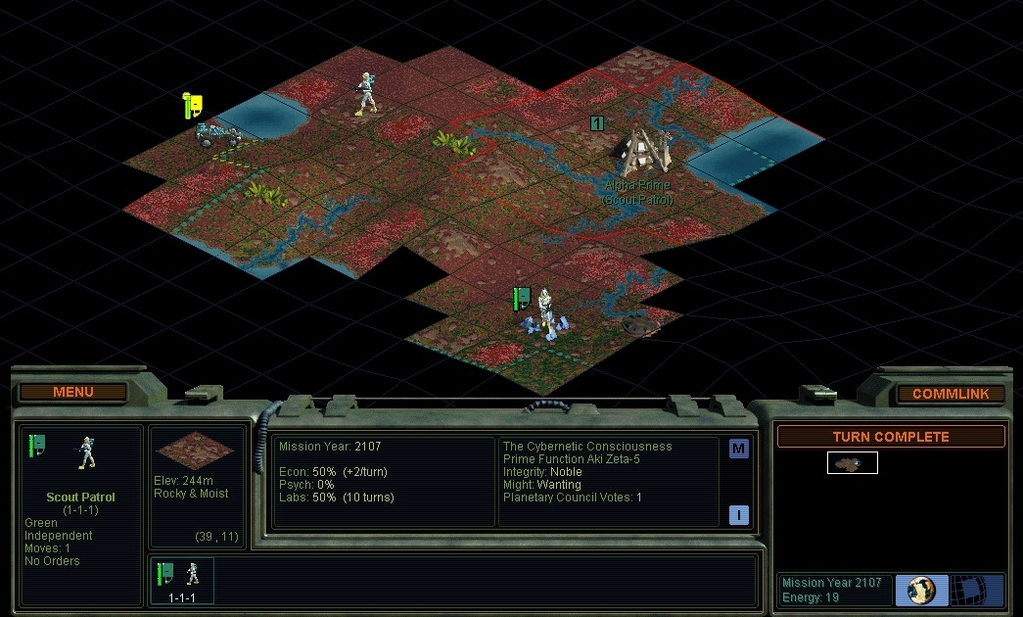Select the planet globe view icon
The height and width of the screenshot is (617, 1023).
pyautogui.click(x=921, y=590)
